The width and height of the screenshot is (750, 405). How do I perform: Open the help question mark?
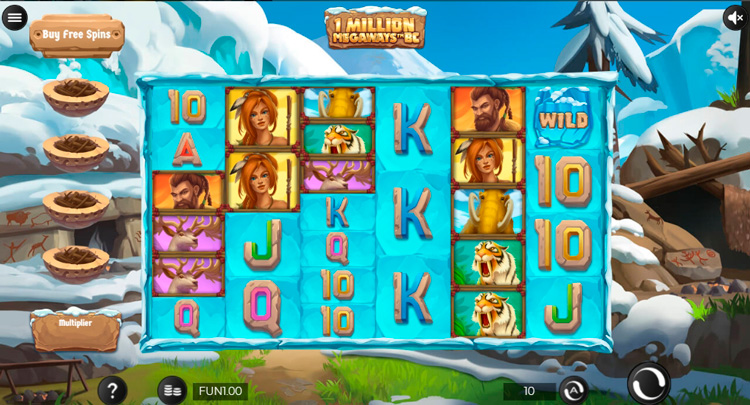[112, 390]
